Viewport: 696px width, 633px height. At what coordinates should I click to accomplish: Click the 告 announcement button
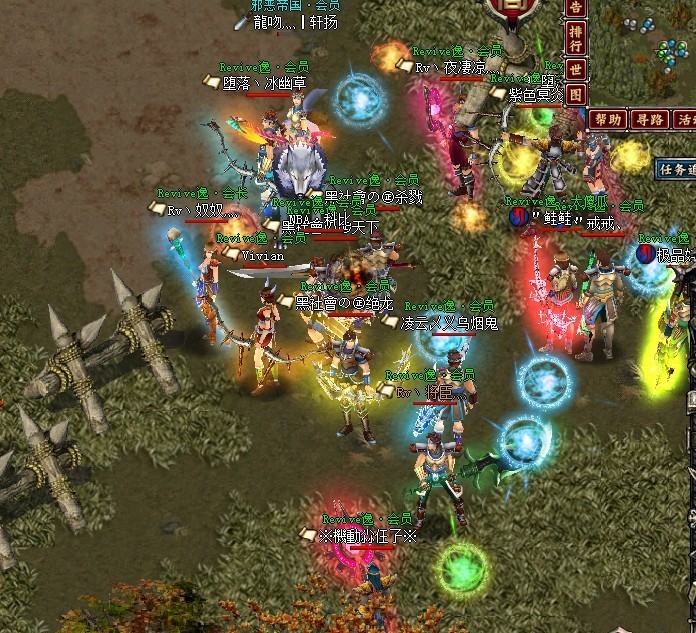click(575, 9)
